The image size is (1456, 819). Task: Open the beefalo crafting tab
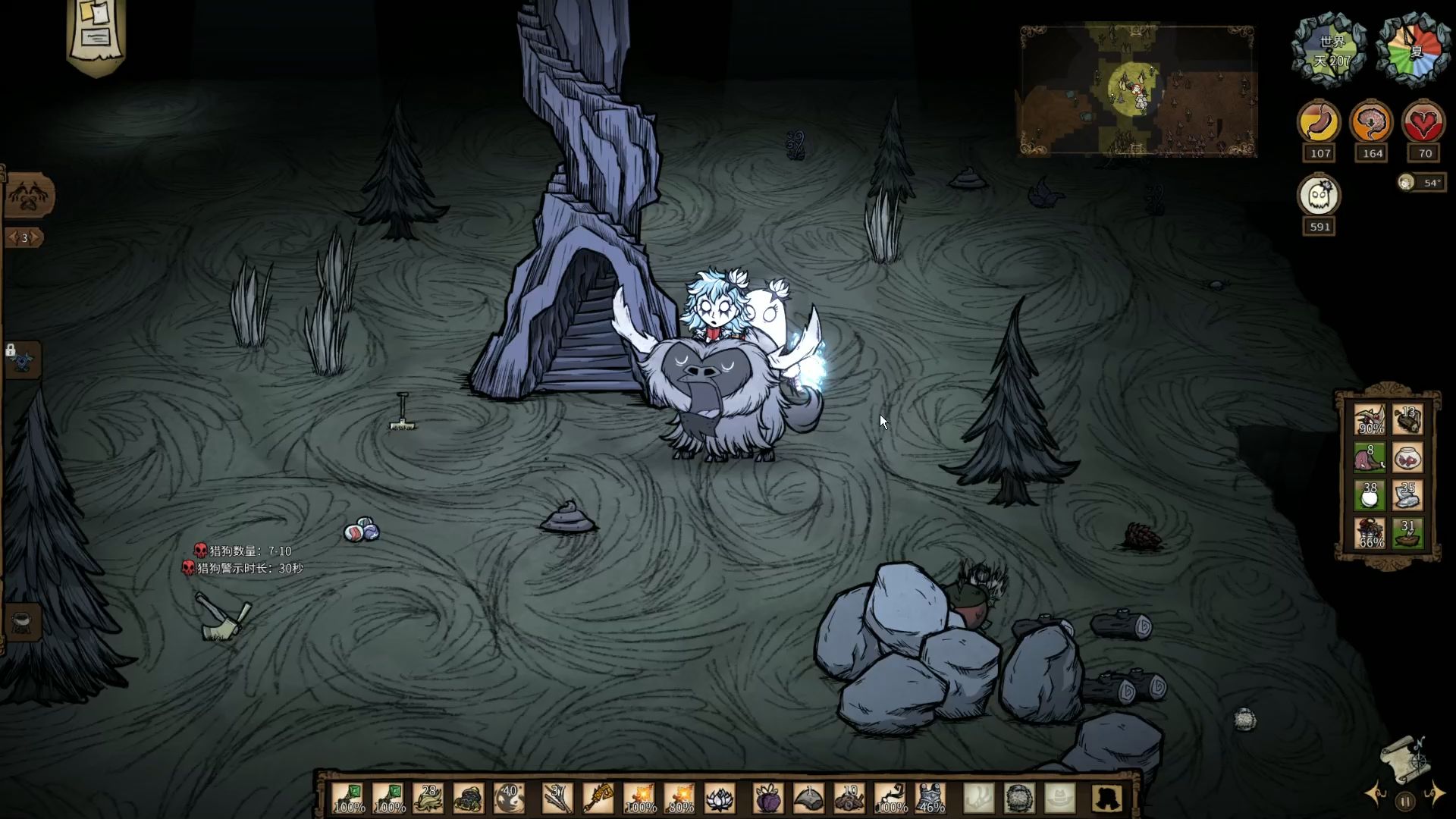point(30,196)
